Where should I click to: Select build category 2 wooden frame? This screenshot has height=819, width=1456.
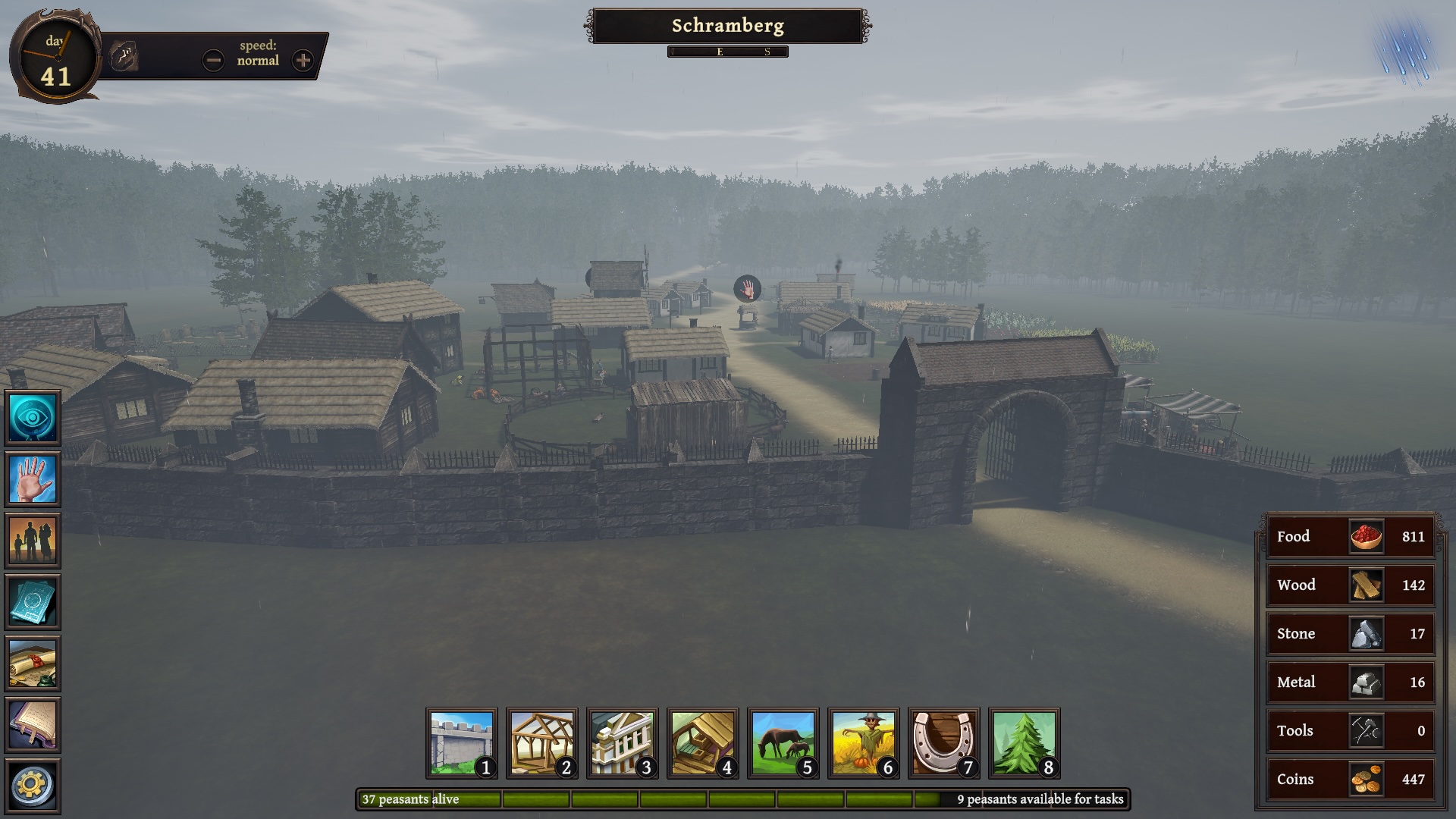pos(542,743)
